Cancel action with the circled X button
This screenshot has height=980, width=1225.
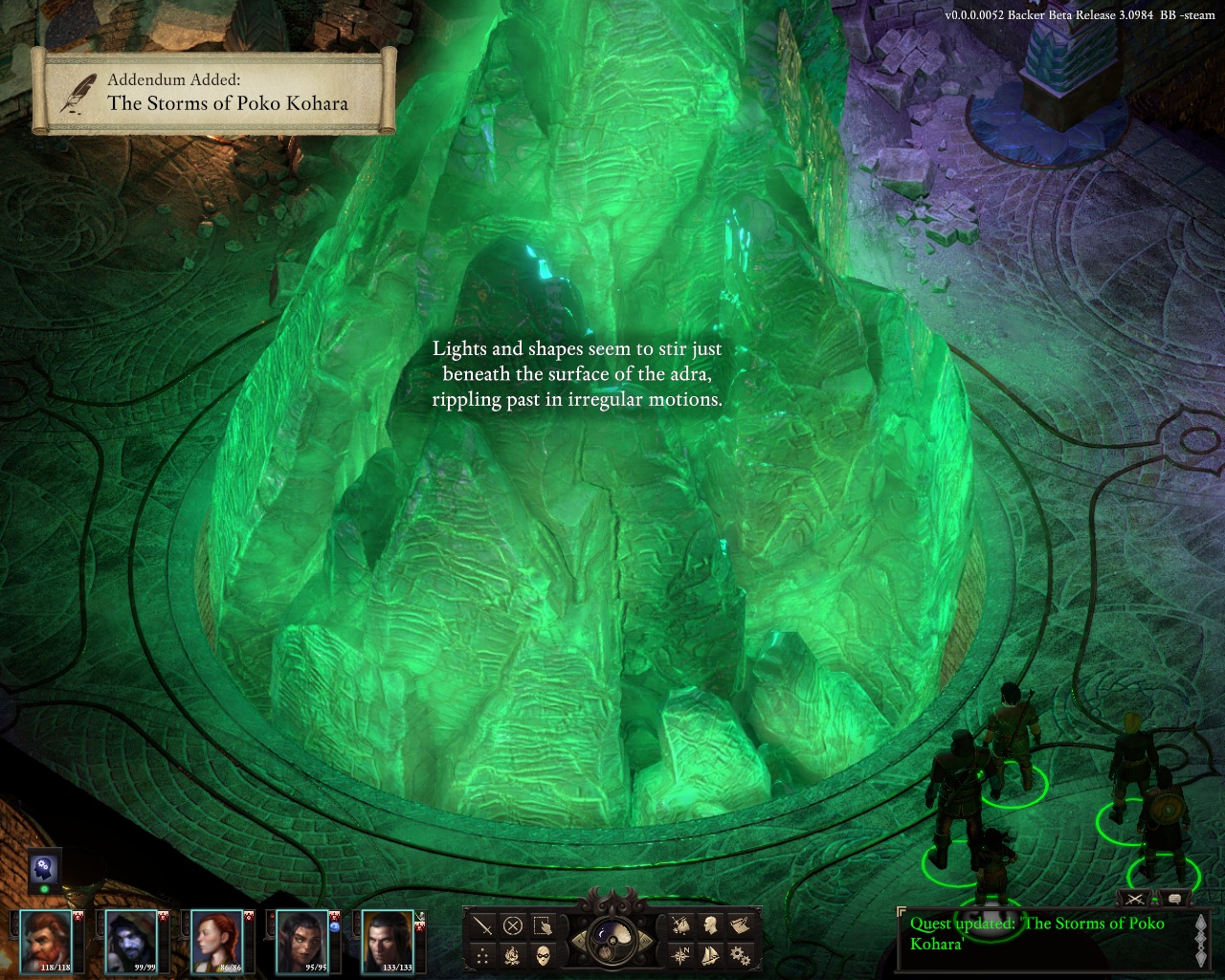514,925
